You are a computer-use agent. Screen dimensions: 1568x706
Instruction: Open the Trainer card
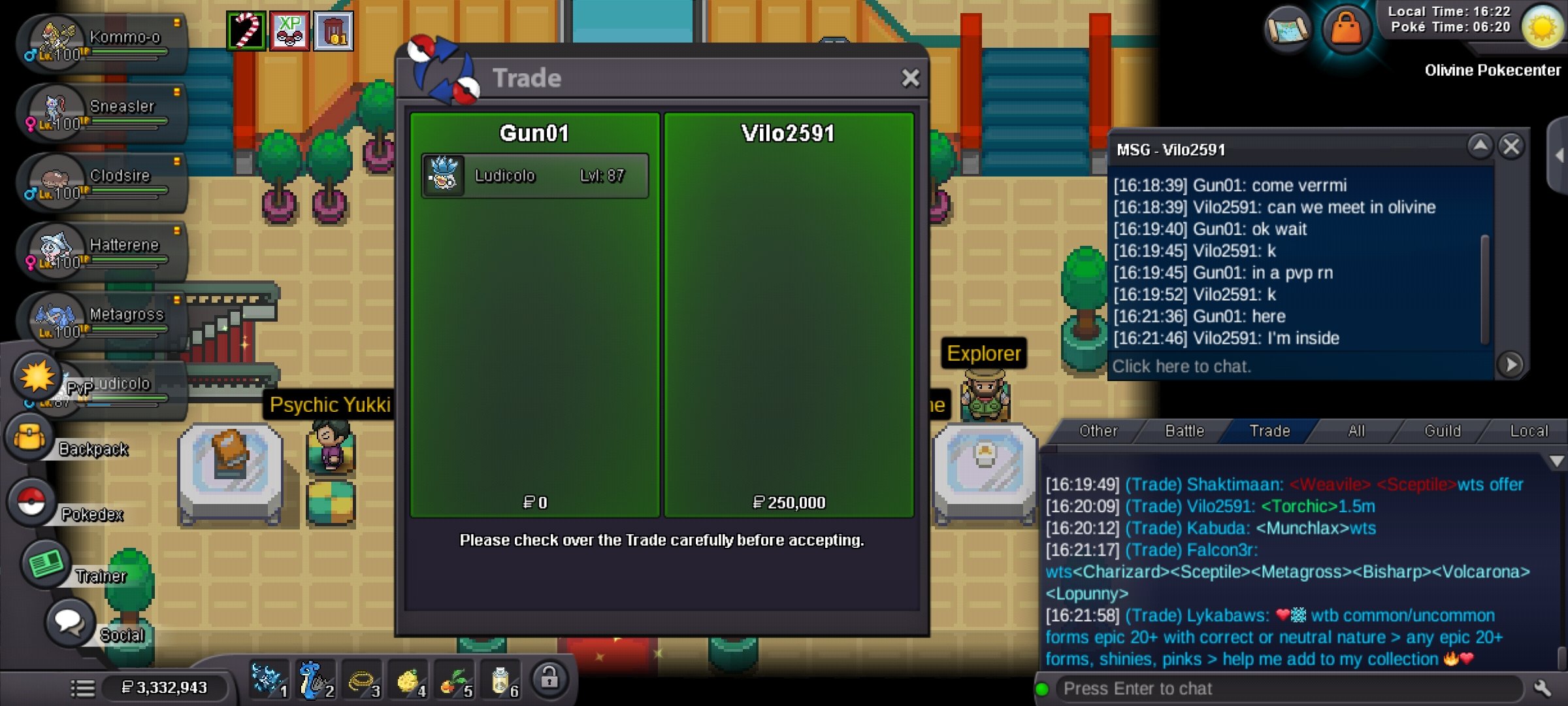click(x=46, y=564)
